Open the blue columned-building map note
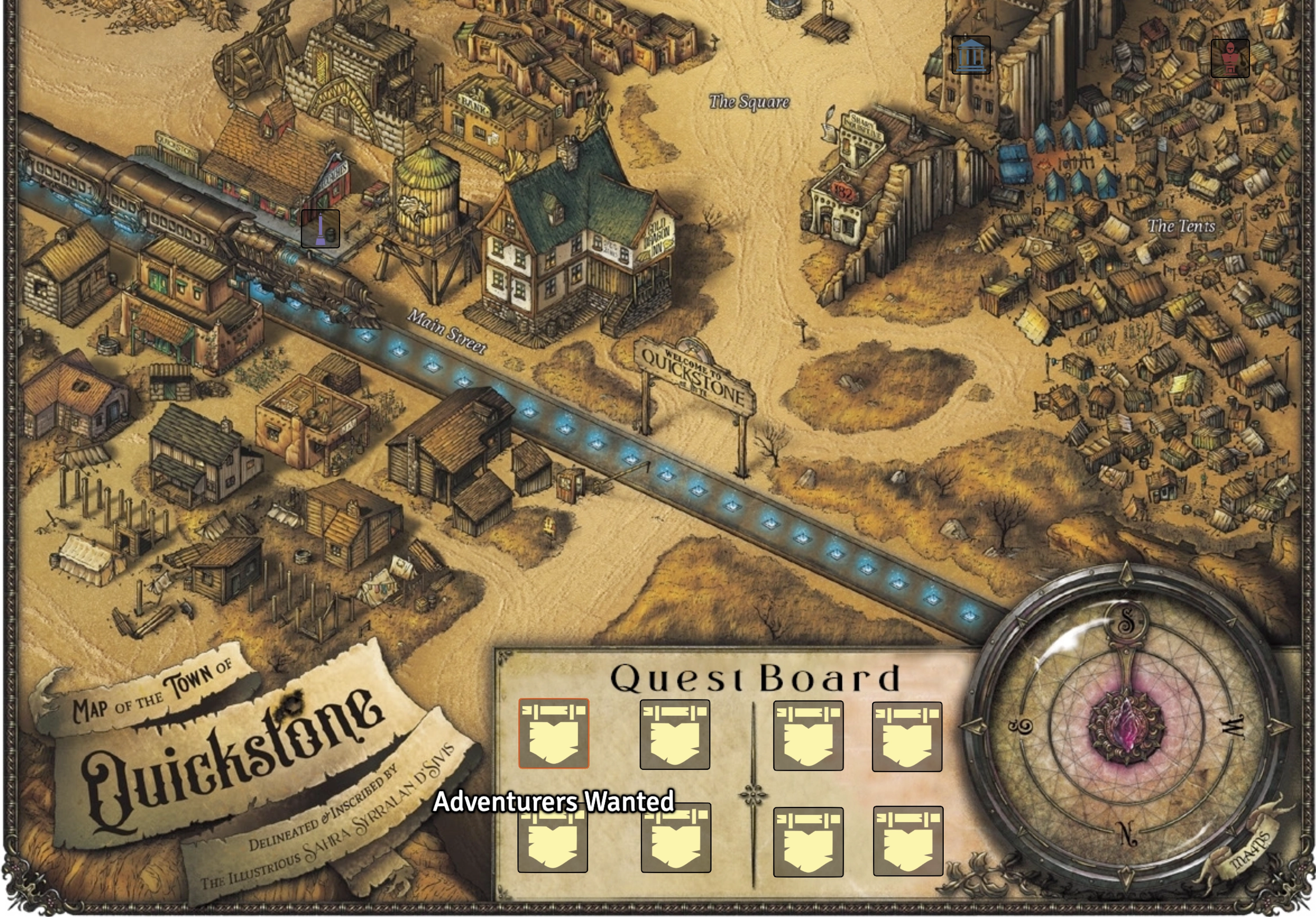Screen dimensions: 1316x917 tap(971, 55)
